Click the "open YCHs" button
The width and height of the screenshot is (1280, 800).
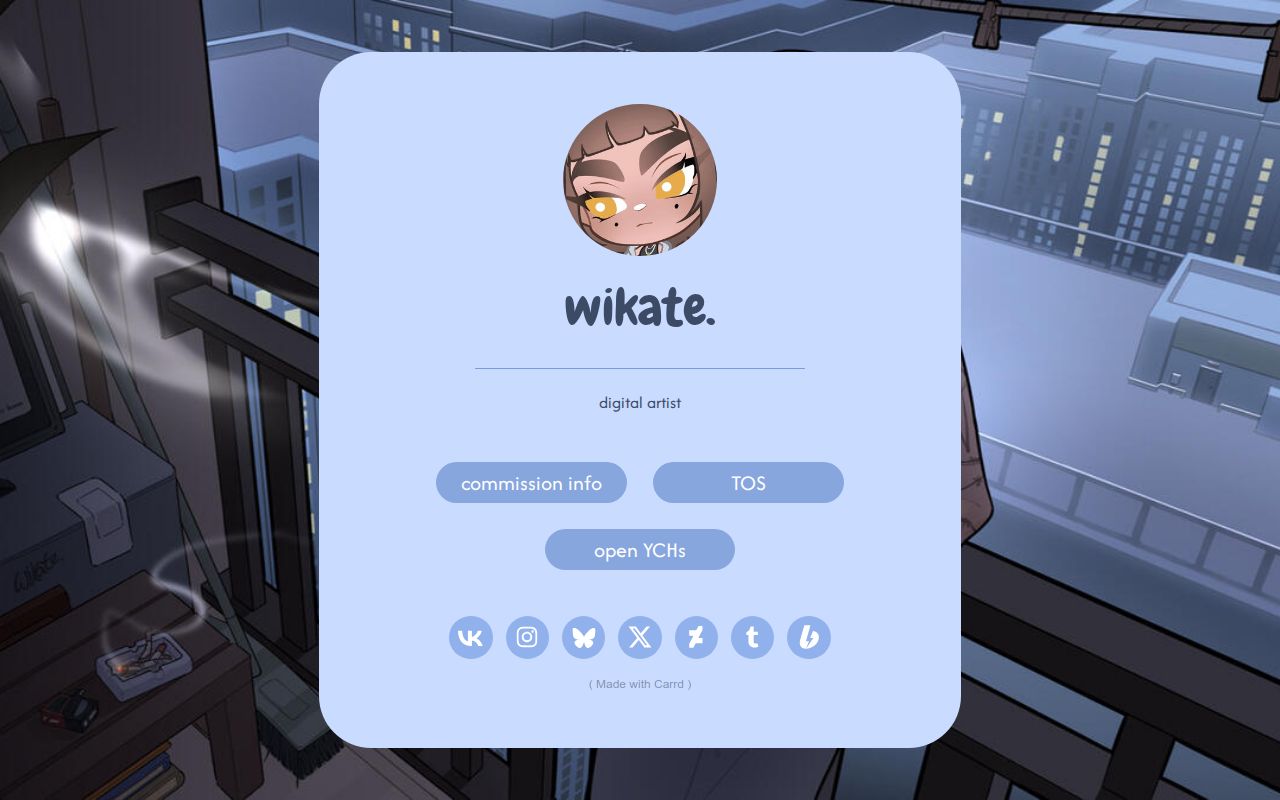coord(640,549)
